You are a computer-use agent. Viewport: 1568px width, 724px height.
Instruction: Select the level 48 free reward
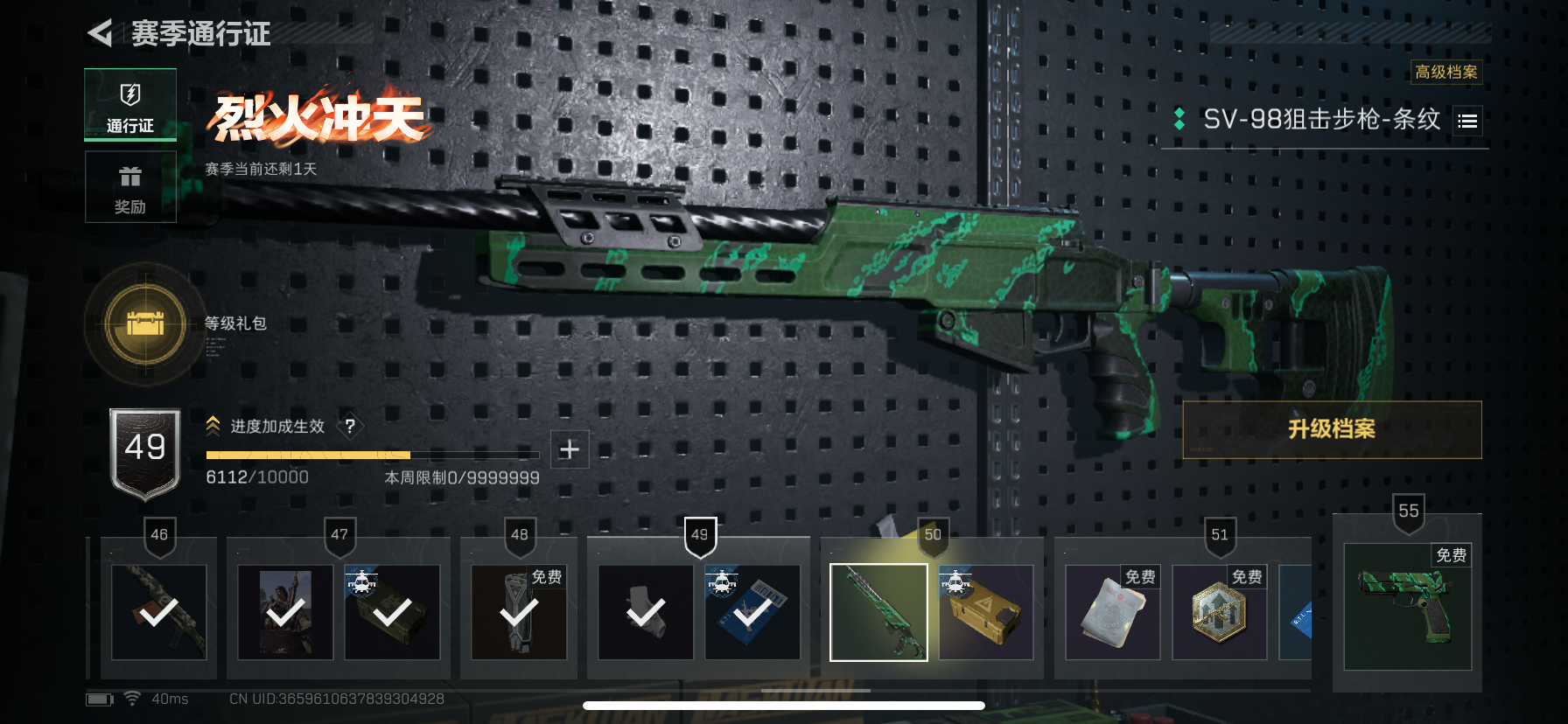[x=519, y=612]
